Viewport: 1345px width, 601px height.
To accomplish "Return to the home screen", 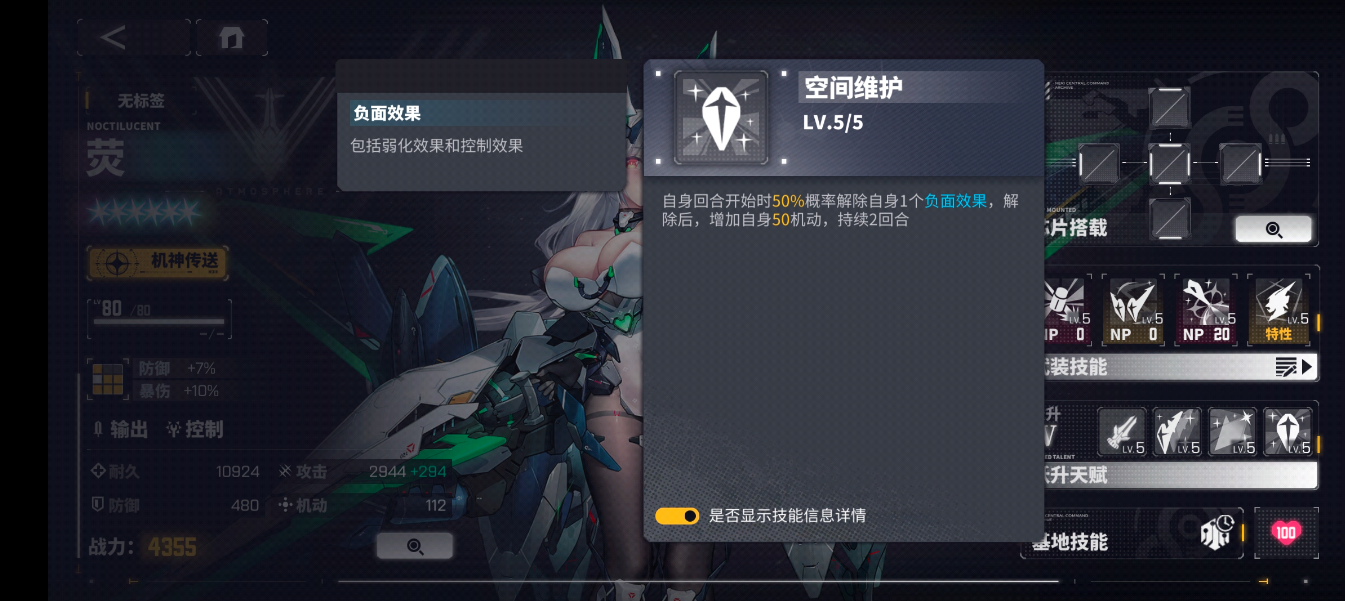I will click(232, 38).
